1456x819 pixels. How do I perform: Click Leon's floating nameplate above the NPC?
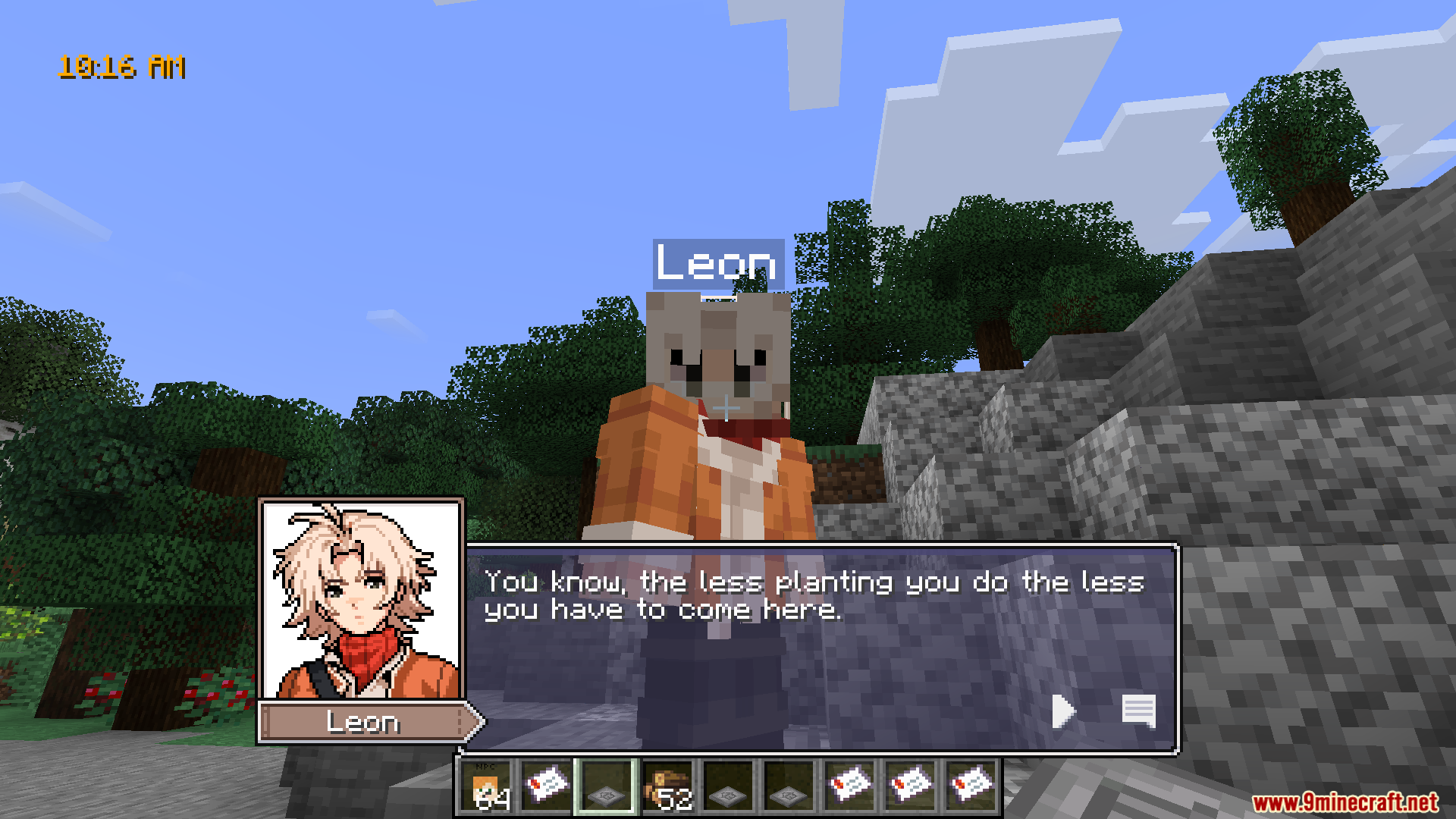click(716, 265)
